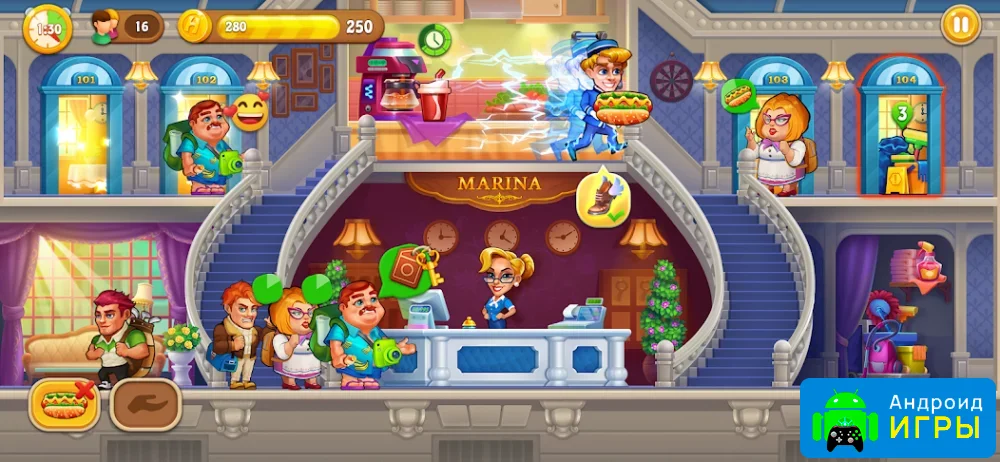This screenshot has width=1000, height=462.
Task: Tap the shoe shine task bubble
Action: click(603, 197)
